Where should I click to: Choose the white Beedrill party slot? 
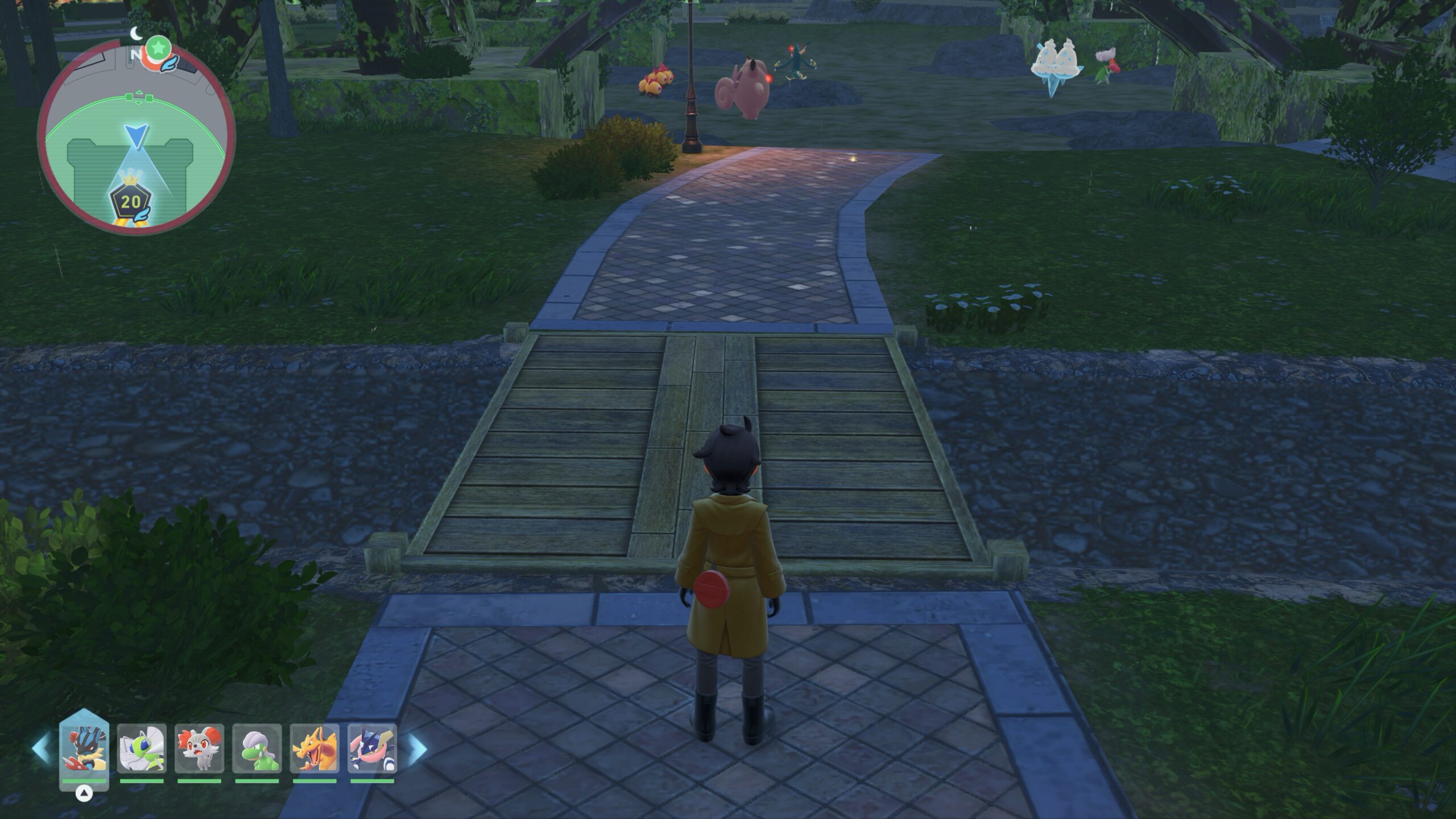coord(142,748)
